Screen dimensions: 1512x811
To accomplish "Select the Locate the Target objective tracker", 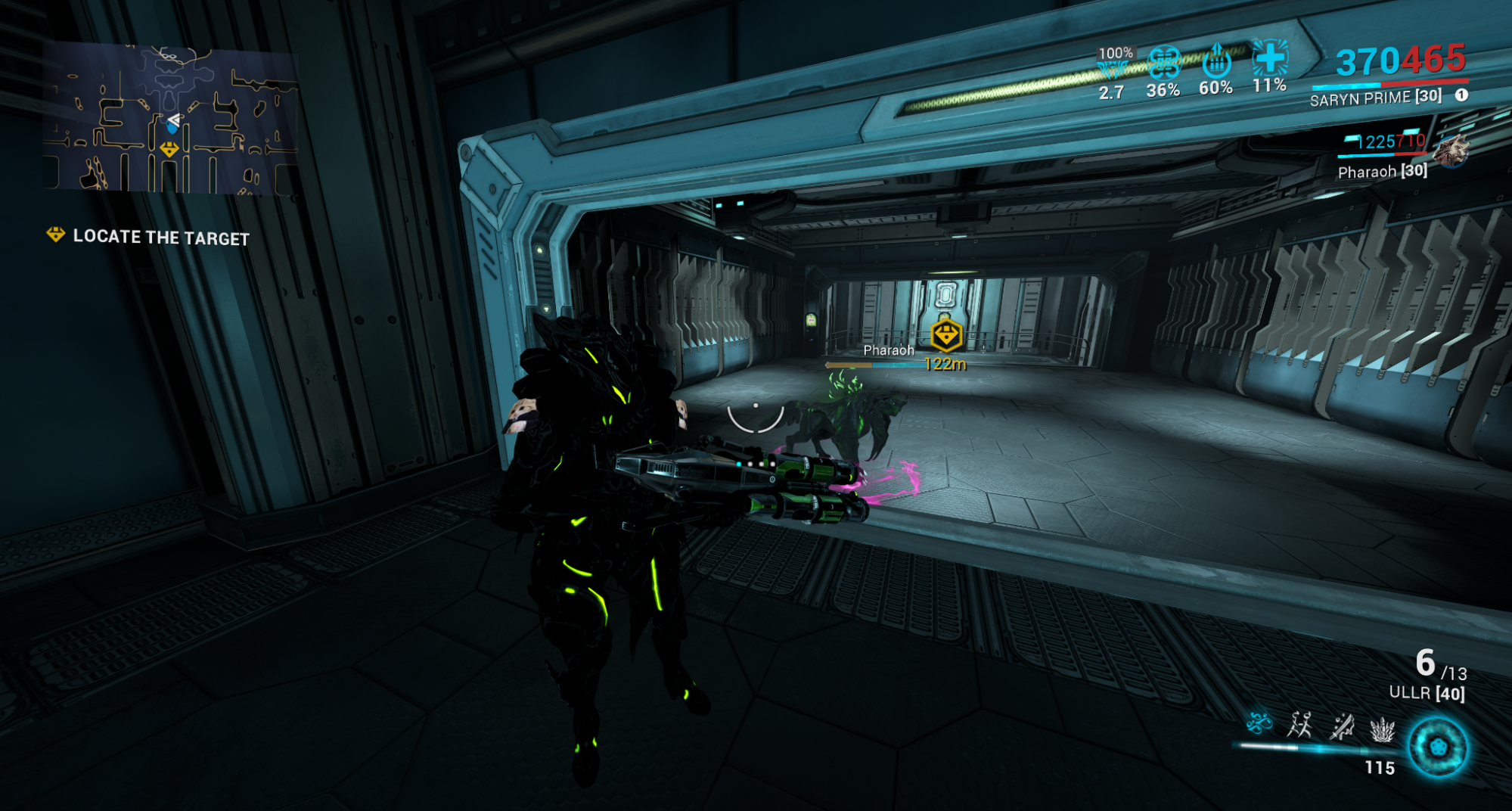I will click(149, 237).
